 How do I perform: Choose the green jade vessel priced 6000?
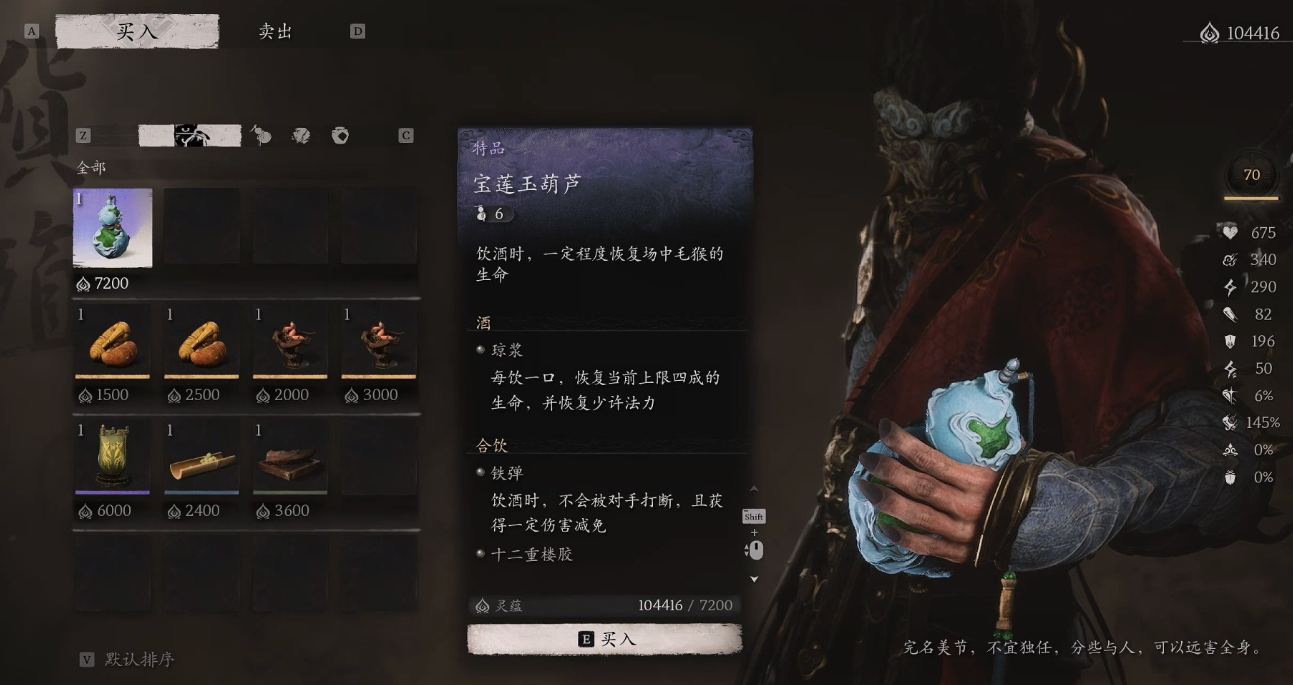tap(112, 456)
